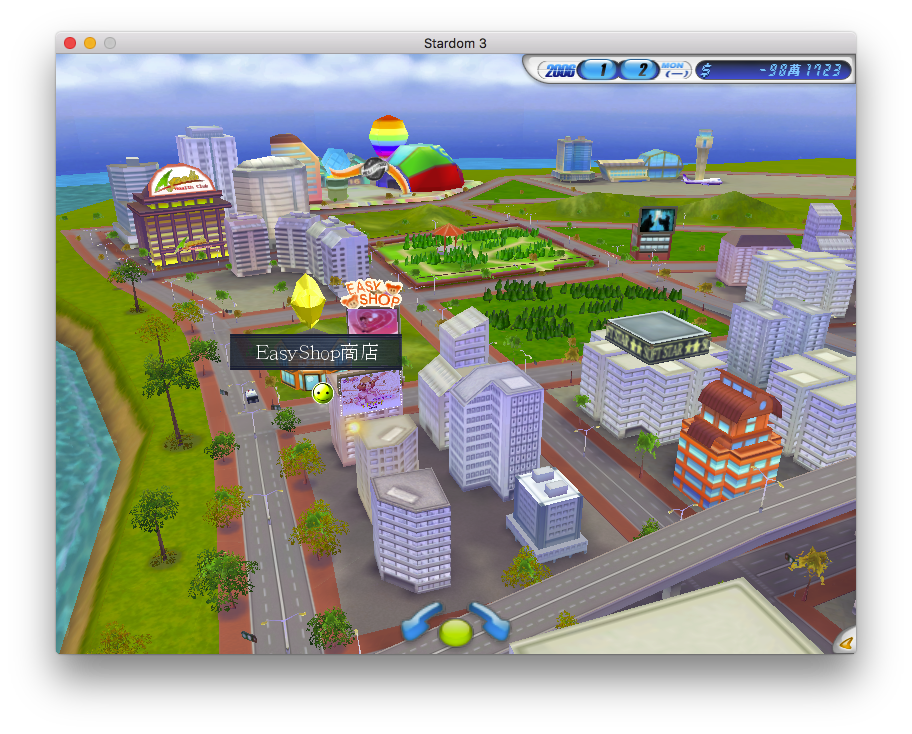This screenshot has width=912, height=734.
Task: Rotate the city view with the left blue arrow
Action: point(419,621)
